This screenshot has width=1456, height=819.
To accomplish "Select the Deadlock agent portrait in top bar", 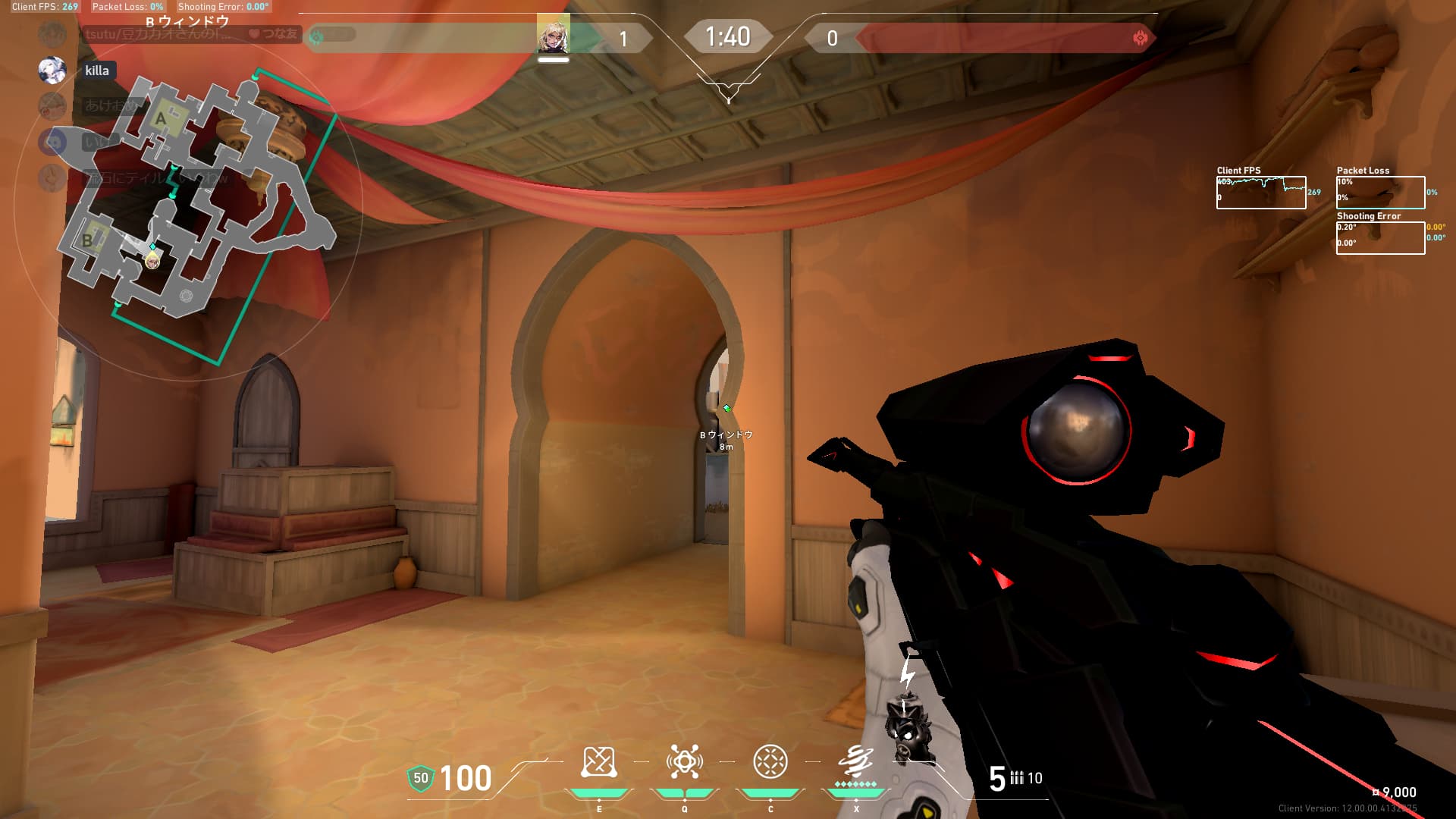I will 553,34.
